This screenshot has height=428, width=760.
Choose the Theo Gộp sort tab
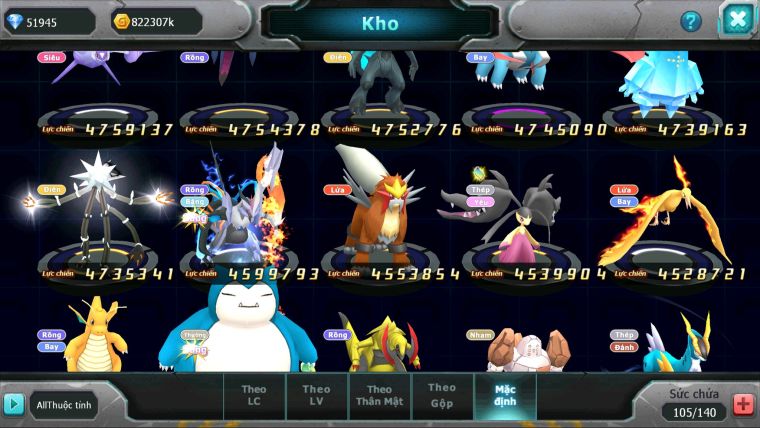[442, 395]
